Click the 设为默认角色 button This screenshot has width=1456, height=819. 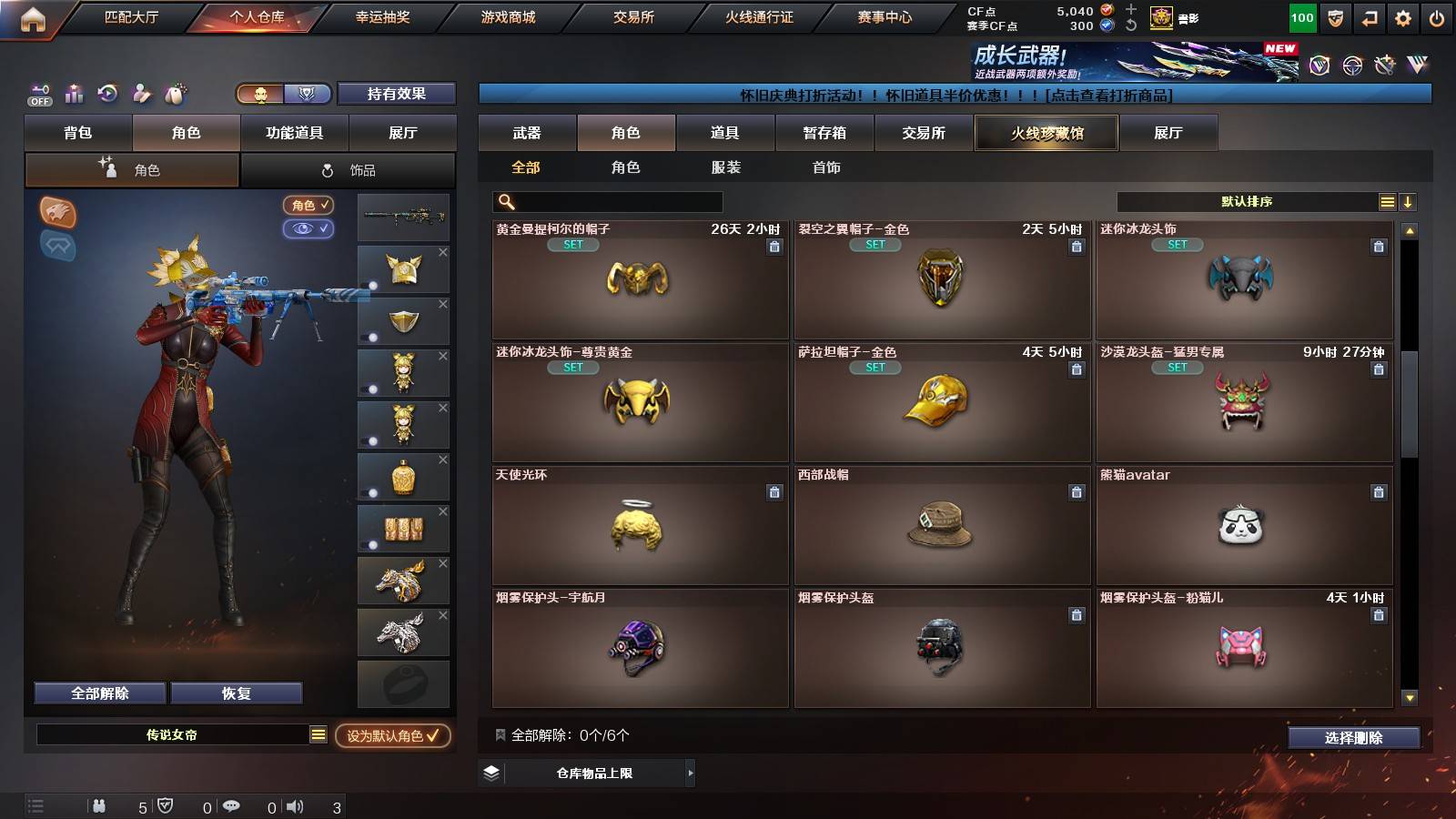(x=391, y=738)
